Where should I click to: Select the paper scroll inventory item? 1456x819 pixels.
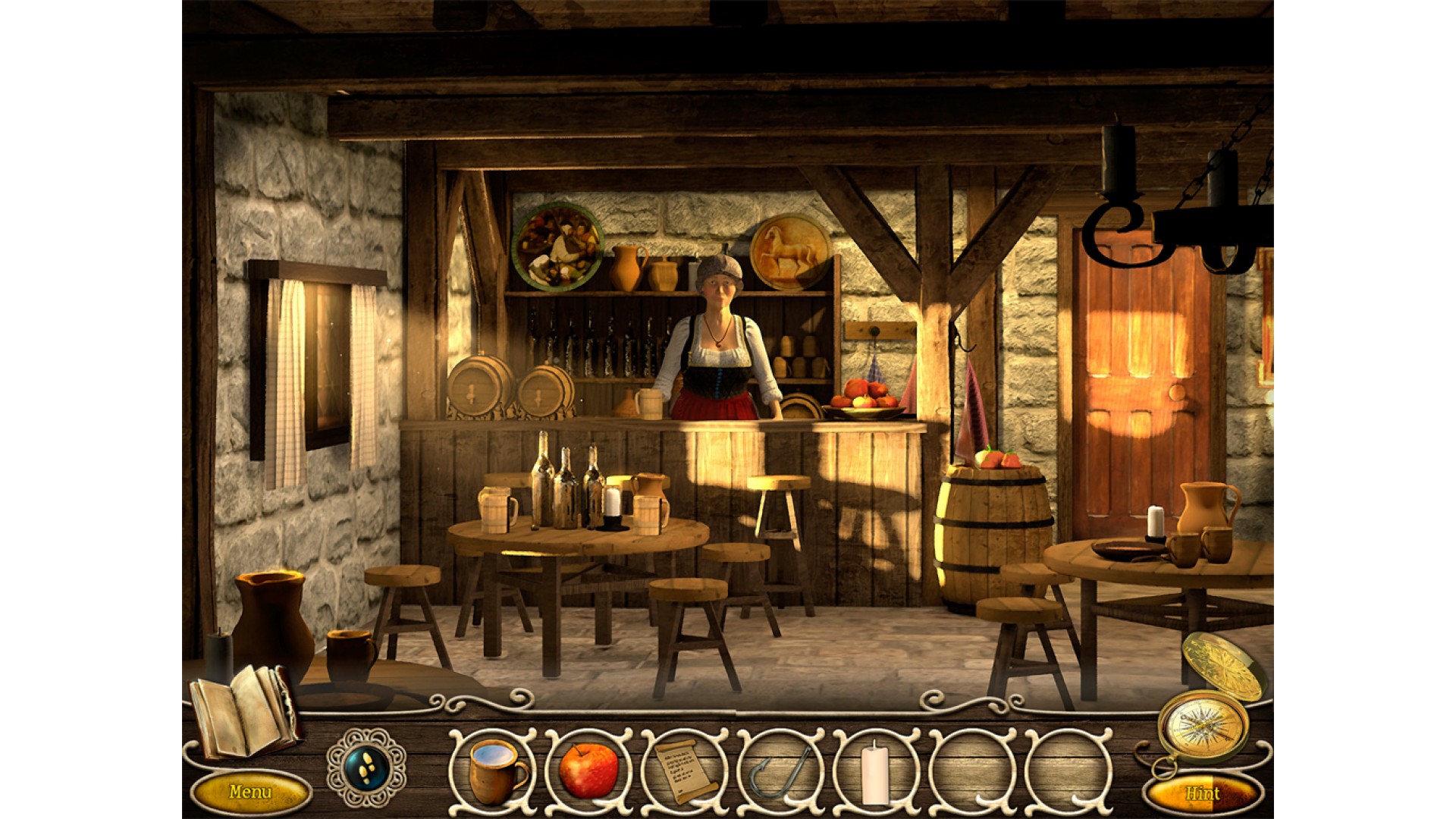685,770
